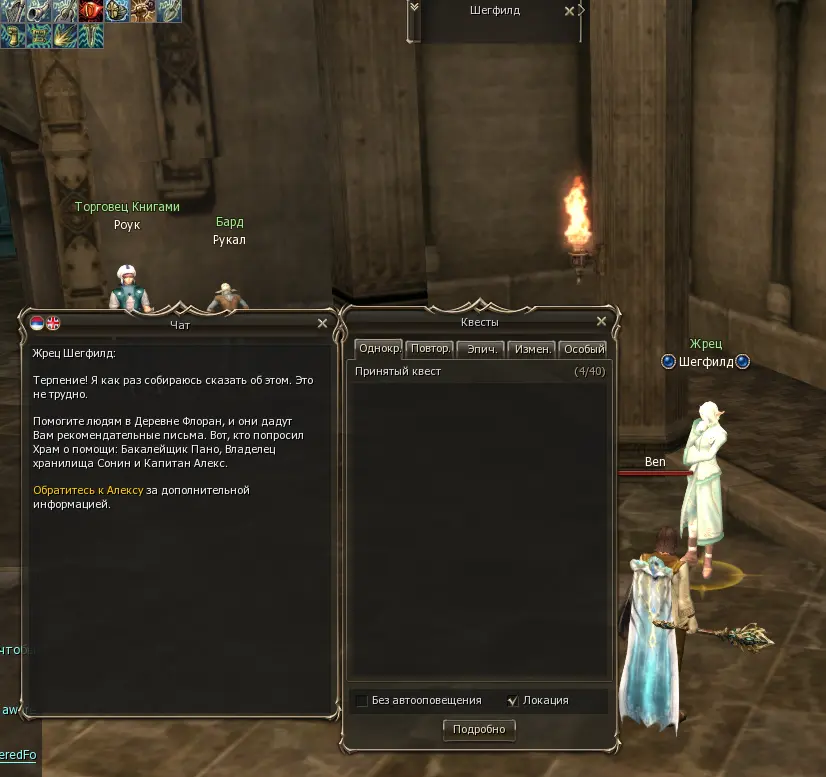The image size is (826, 777).
Task: Open the Повтор. quest tab
Action: [x=431, y=349]
